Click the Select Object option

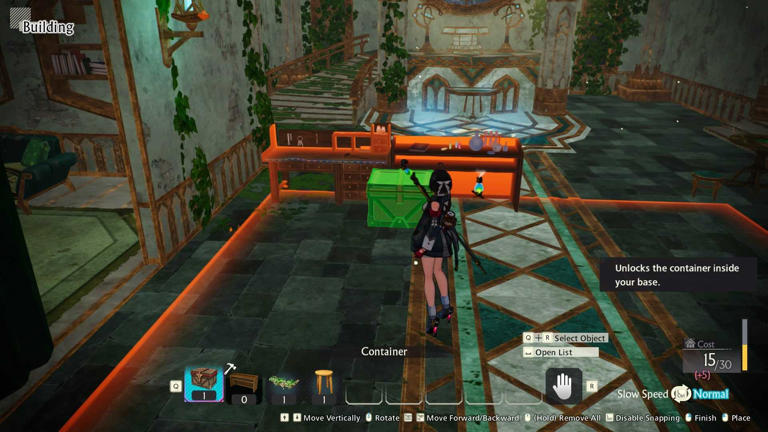tap(579, 338)
